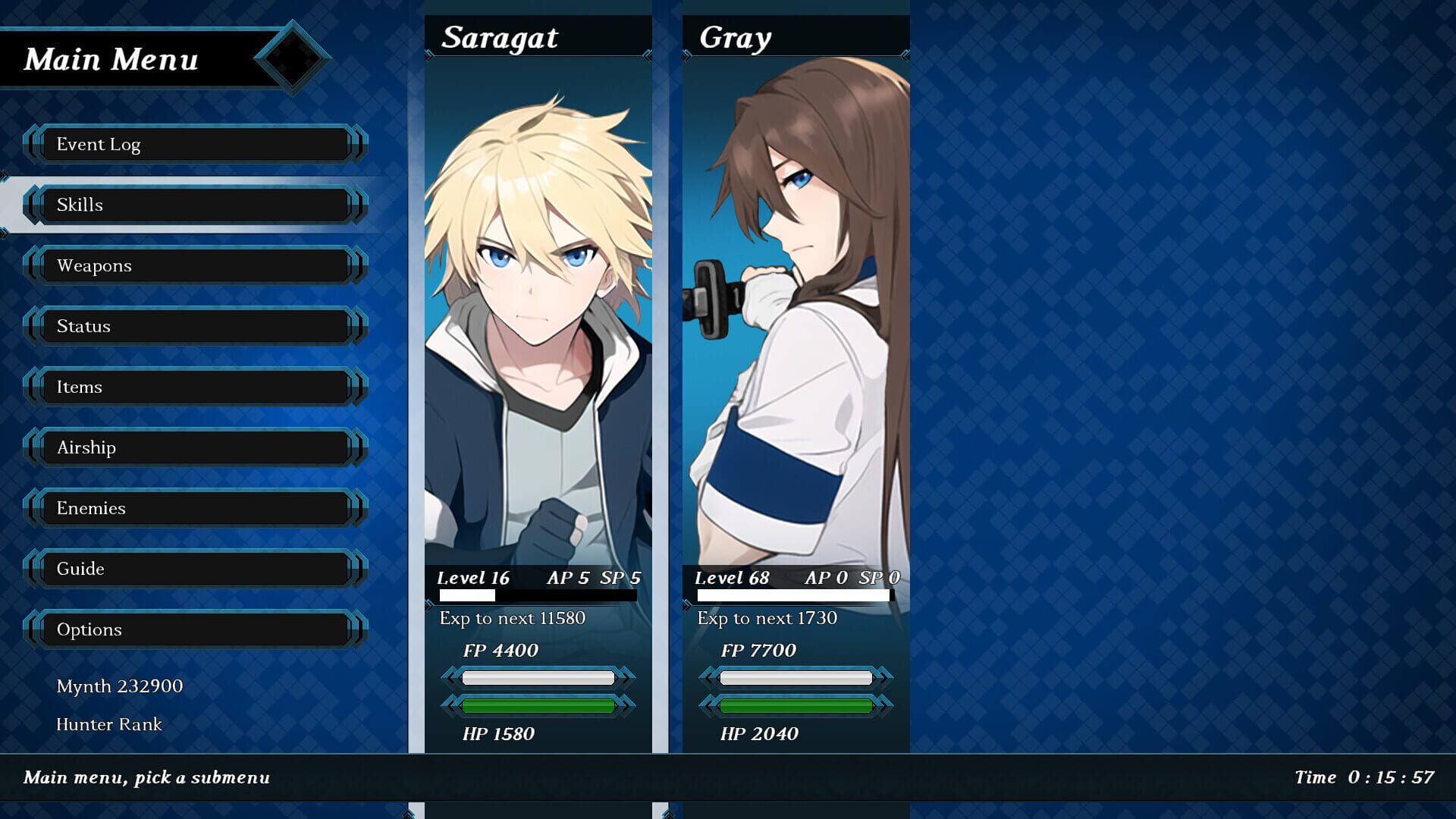Click the Mynth 232900 currency display

[x=120, y=686]
